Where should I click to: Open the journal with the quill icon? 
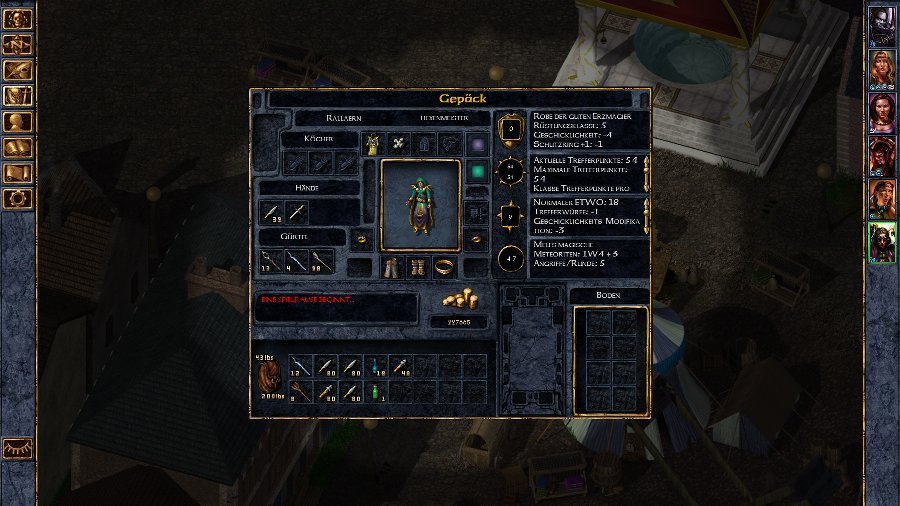pyautogui.click(x=19, y=70)
